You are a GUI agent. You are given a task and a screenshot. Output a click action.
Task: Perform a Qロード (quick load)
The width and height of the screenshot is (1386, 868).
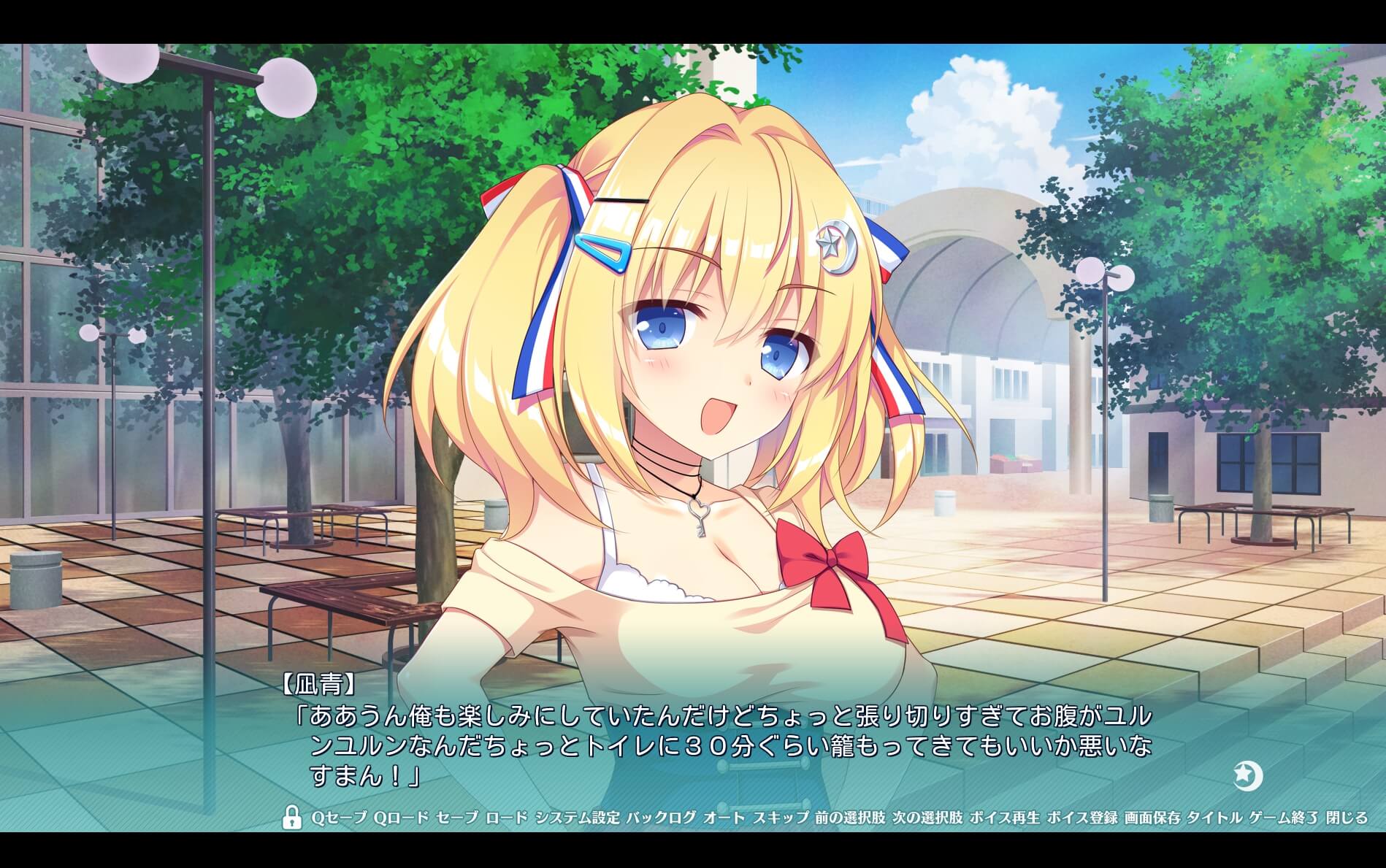tap(403, 818)
